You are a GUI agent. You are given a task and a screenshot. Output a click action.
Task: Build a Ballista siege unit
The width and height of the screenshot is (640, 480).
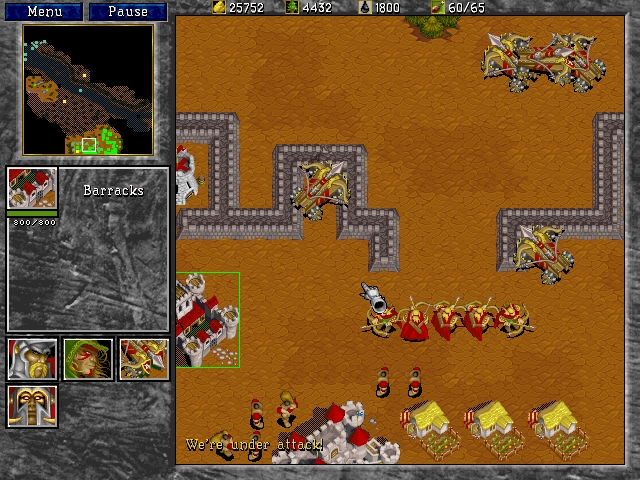[x=144, y=359]
